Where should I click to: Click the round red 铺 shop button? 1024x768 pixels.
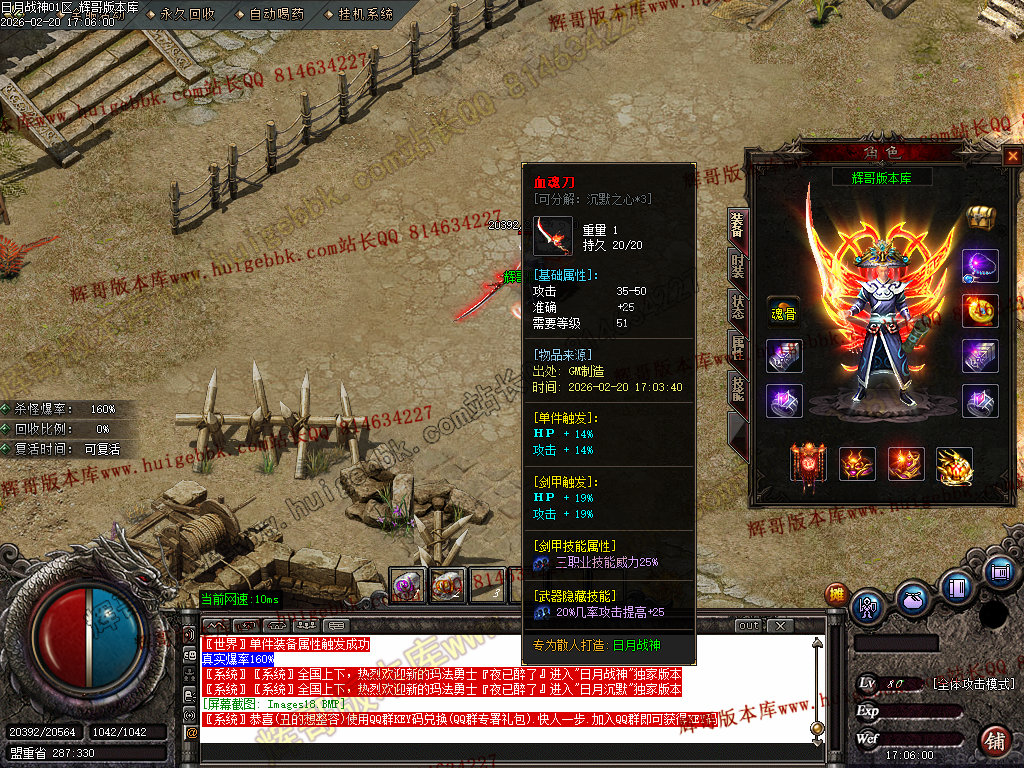[995, 741]
